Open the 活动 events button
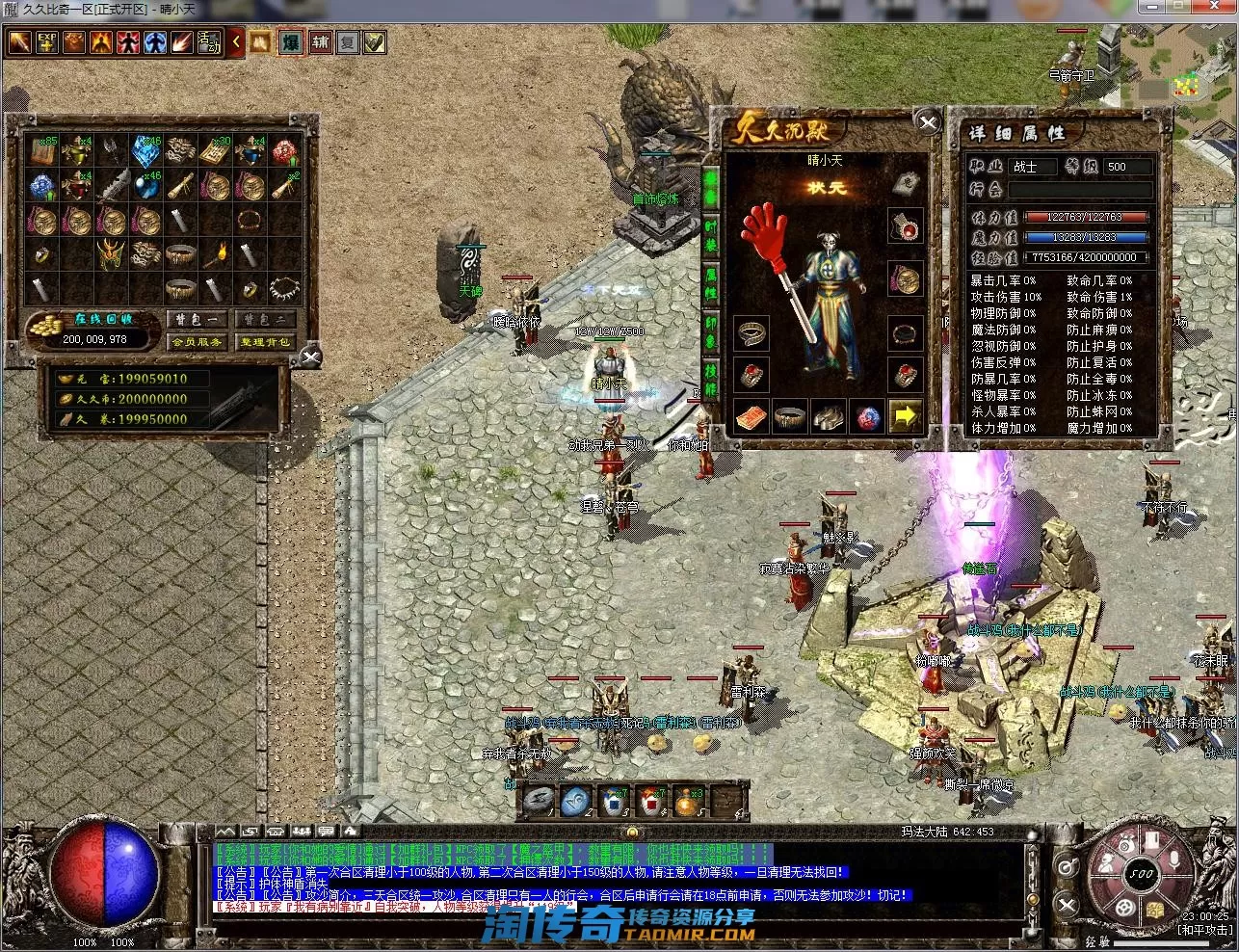The height and width of the screenshot is (952, 1239). (208, 42)
